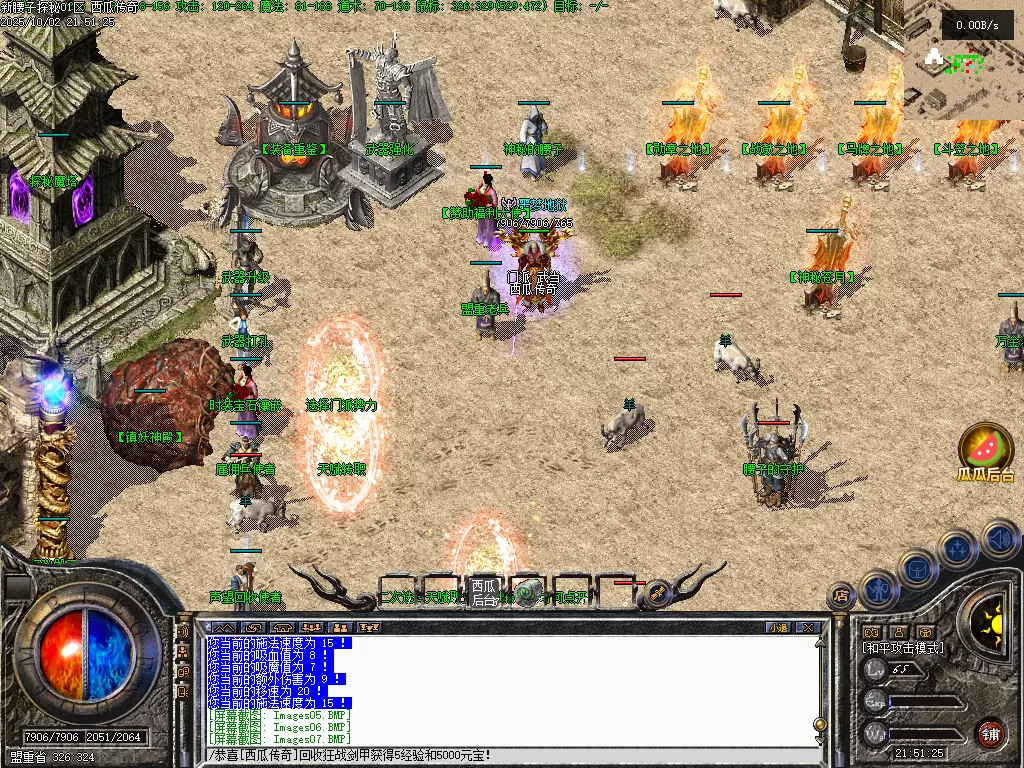Open the character status round button

tap(876, 589)
